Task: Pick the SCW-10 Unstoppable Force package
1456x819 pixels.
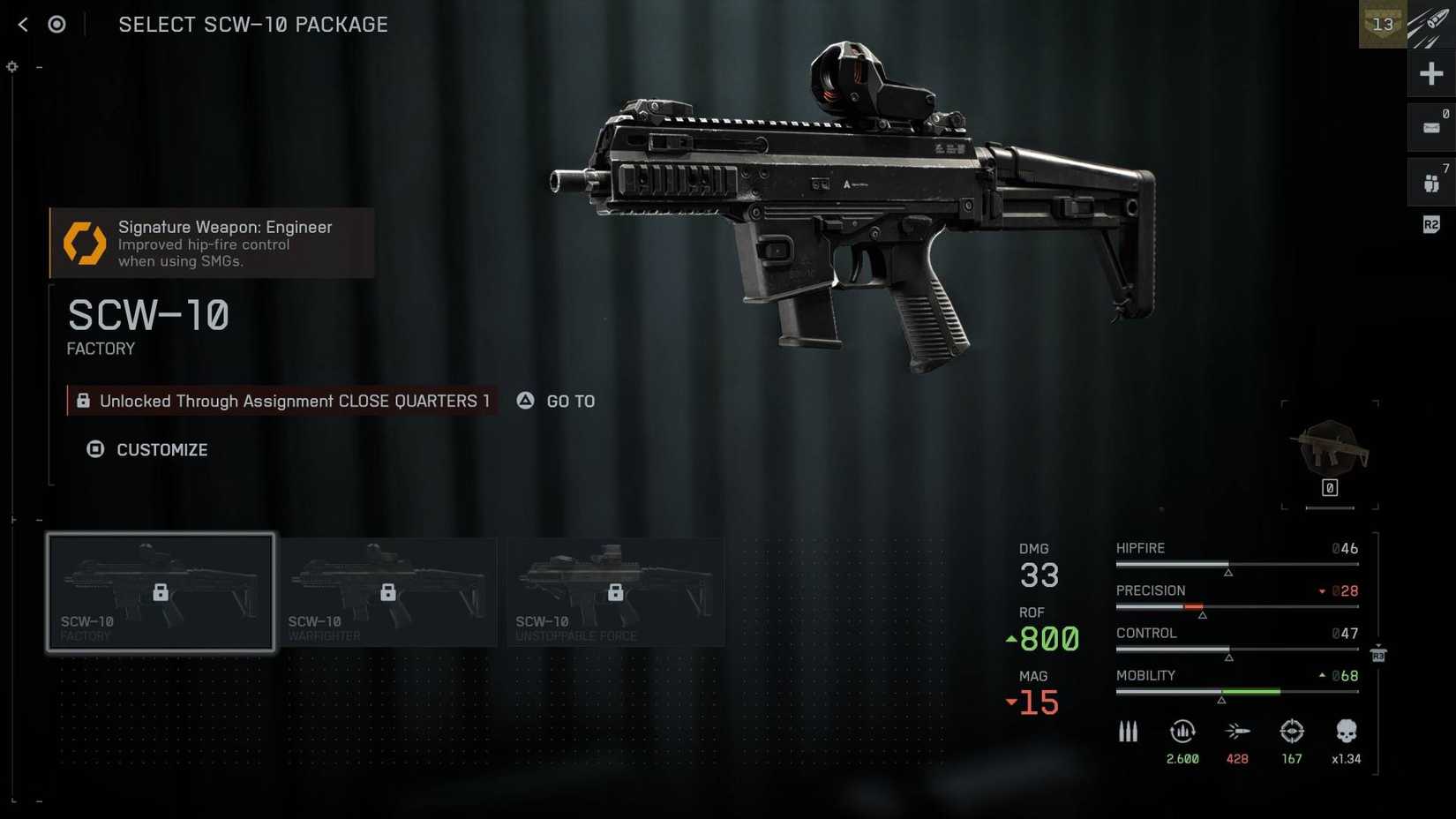Action: 615,592
